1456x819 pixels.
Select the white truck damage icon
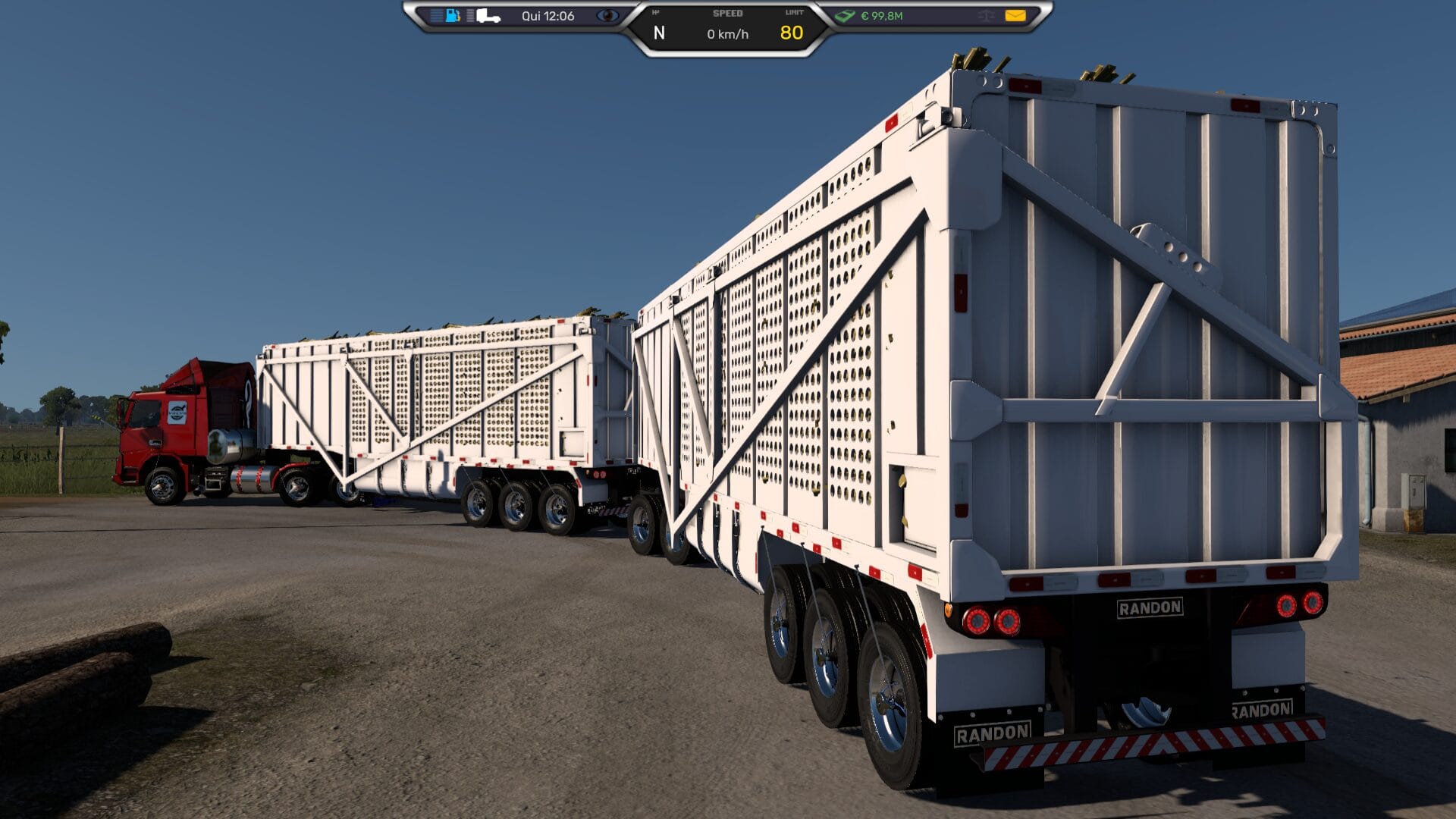[x=488, y=15]
